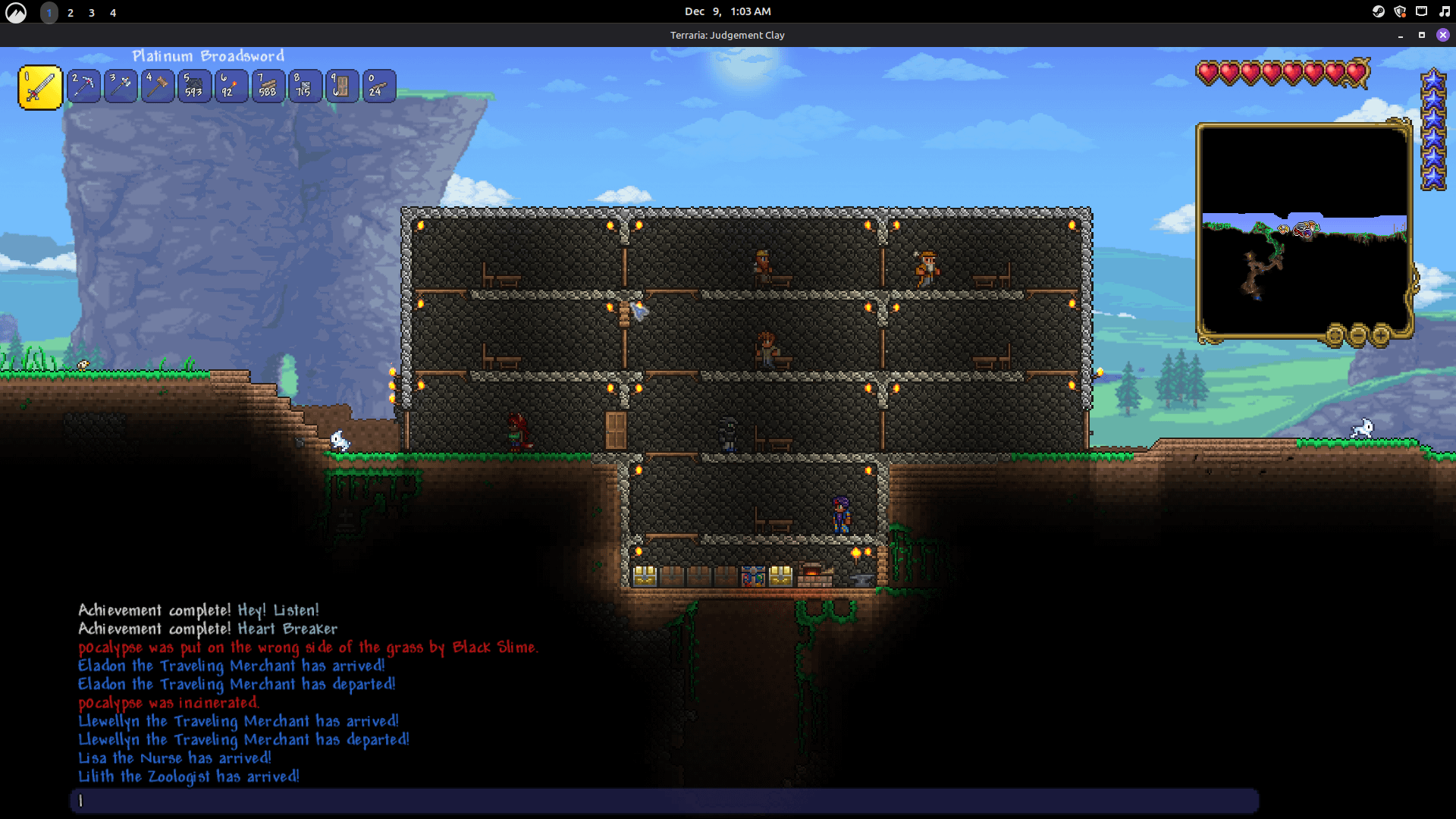Select the hotbar slot 0 stack of 24
The height and width of the screenshot is (819, 1456).
point(378,86)
